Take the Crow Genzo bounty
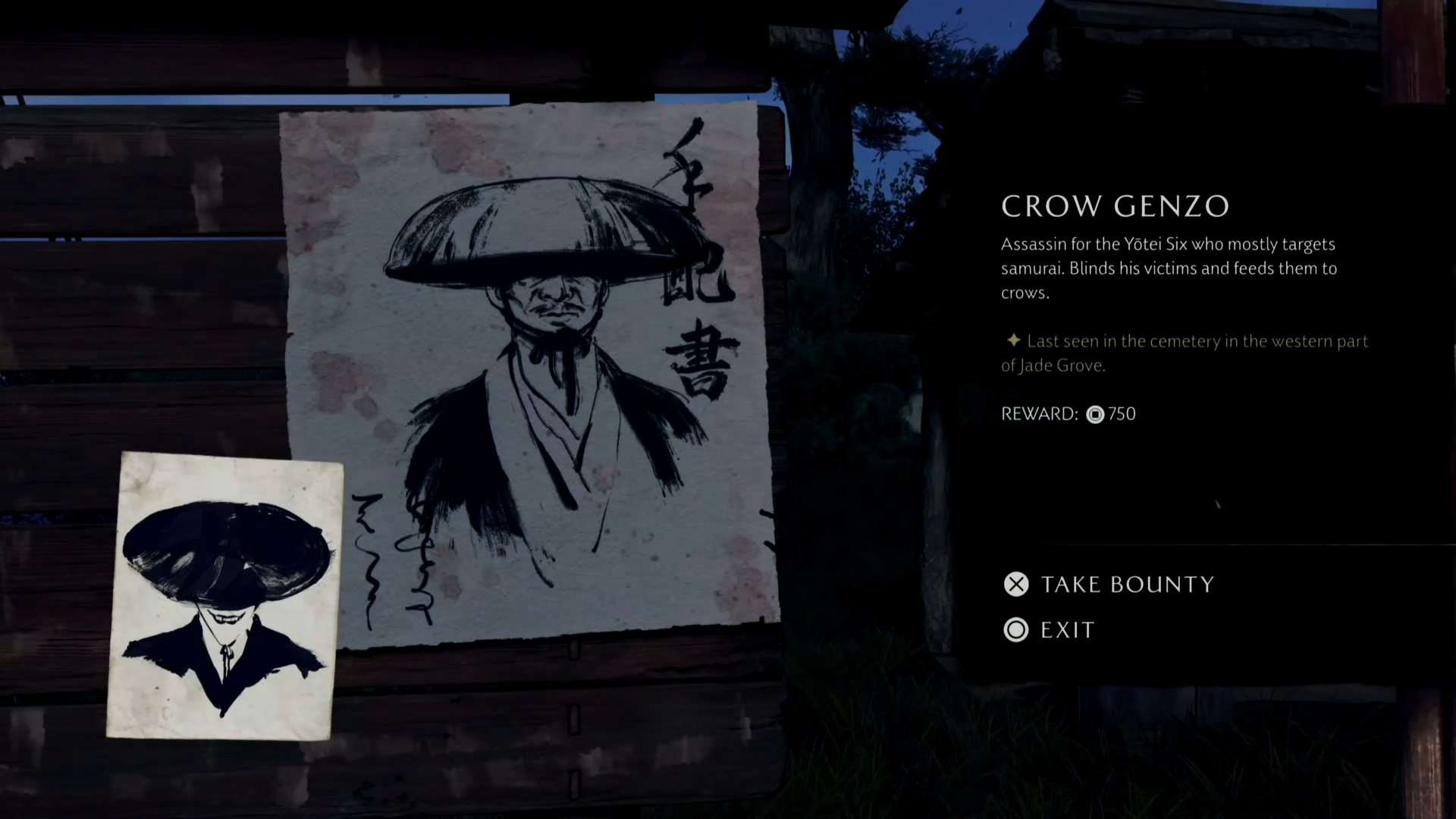The image size is (1456, 819). [x=1109, y=584]
